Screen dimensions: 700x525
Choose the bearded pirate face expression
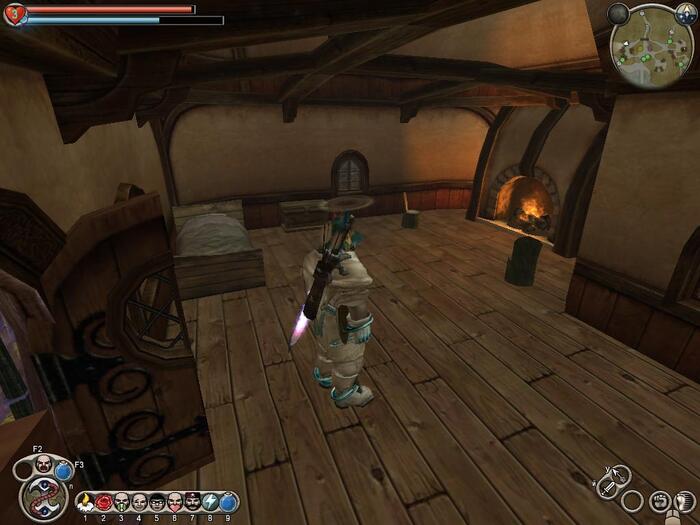[x=193, y=502]
